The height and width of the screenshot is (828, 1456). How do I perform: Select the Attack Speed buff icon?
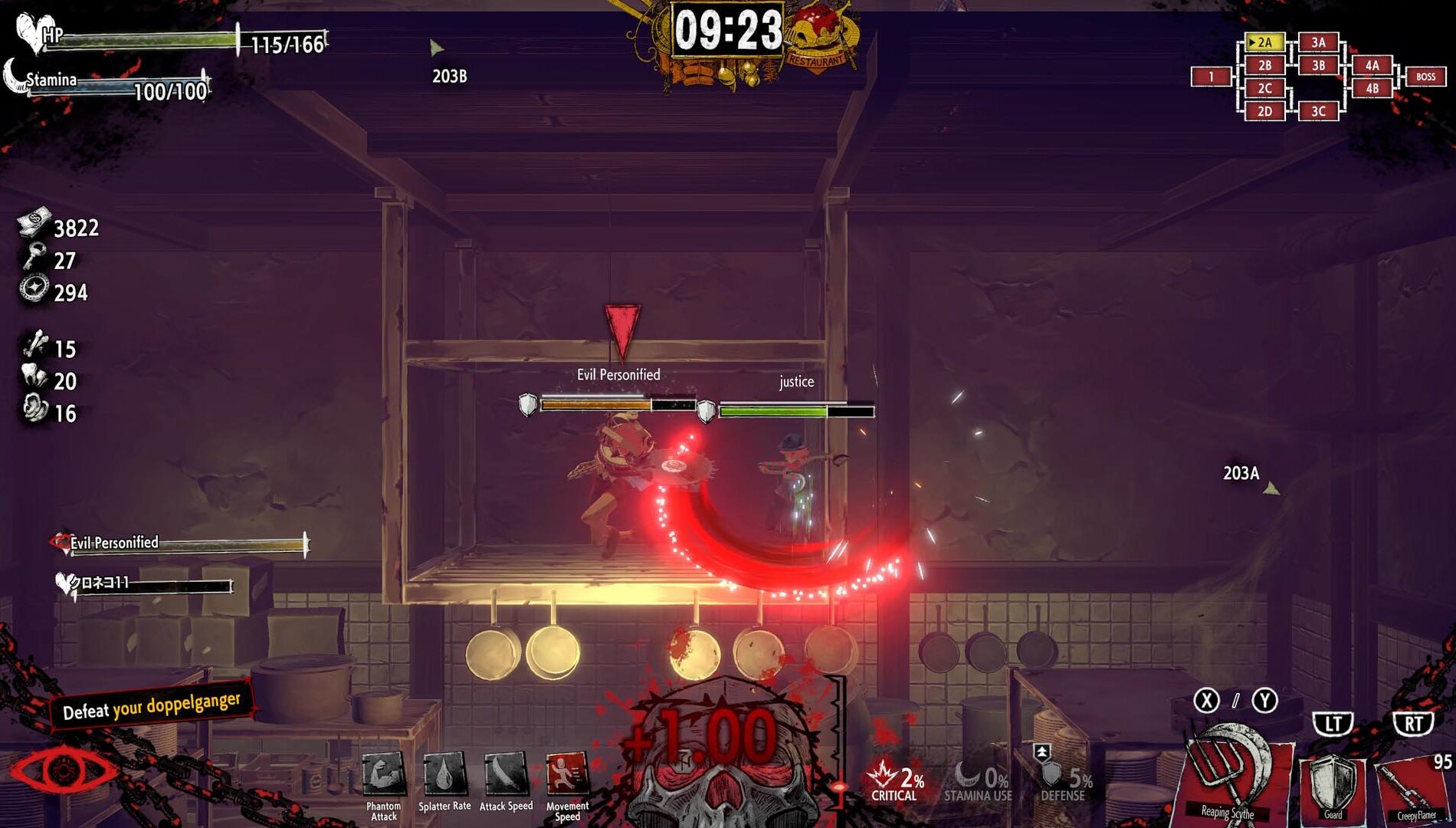pos(506,774)
